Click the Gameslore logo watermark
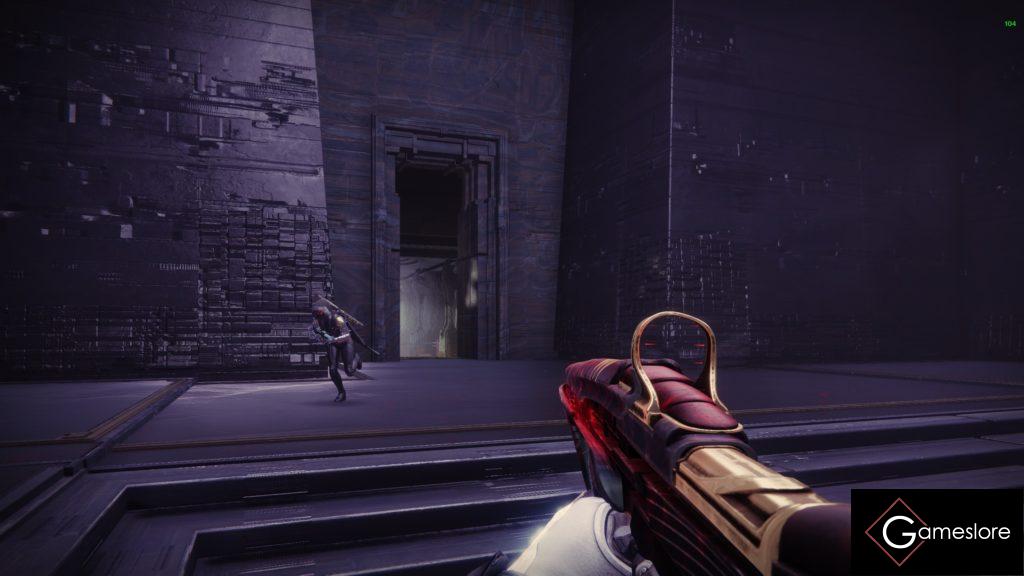 point(936,532)
